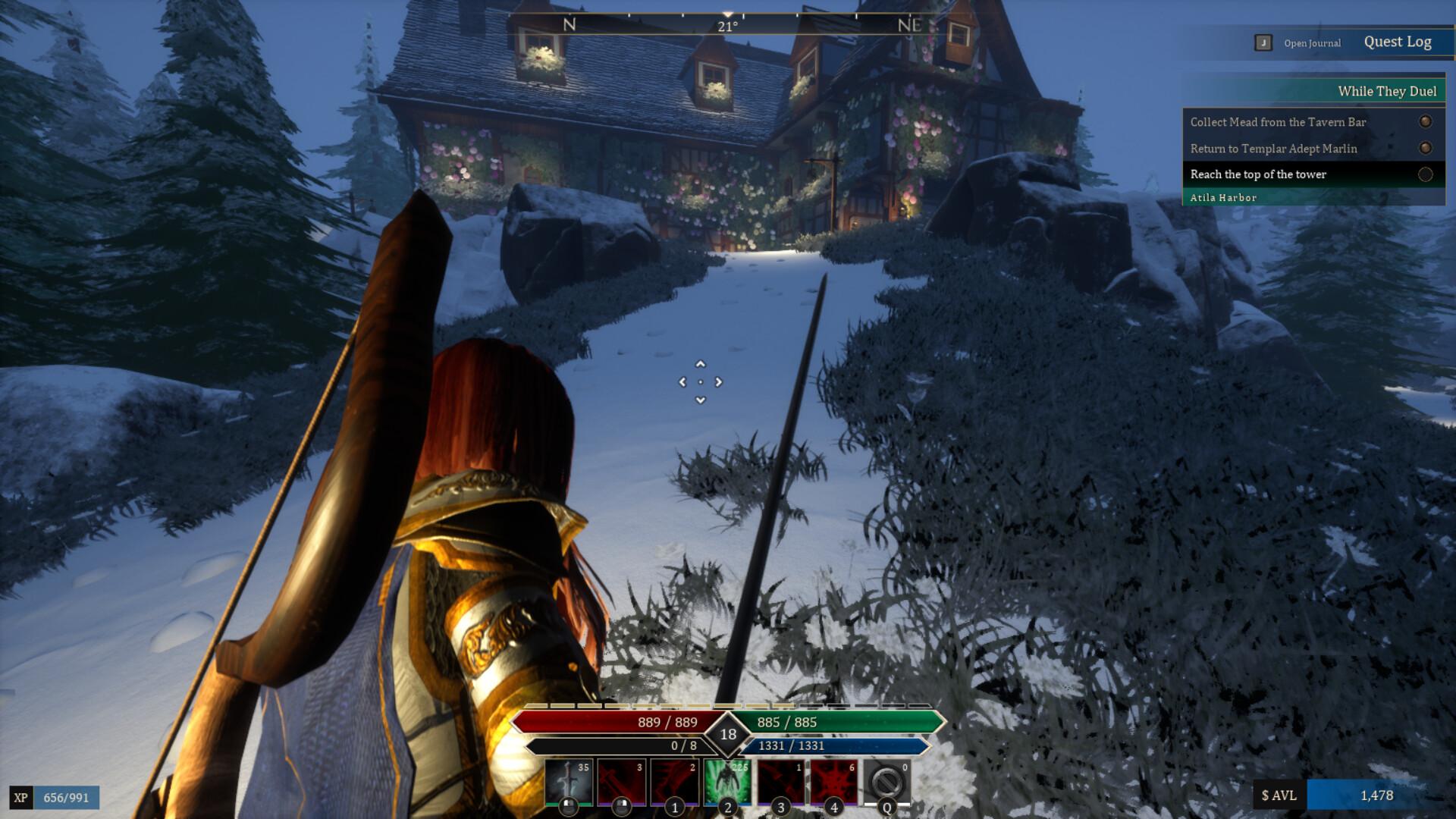The width and height of the screenshot is (1456, 819).
Task: Expand the While They Duel quest header
Action: pyautogui.click(x=1387, y=91)
